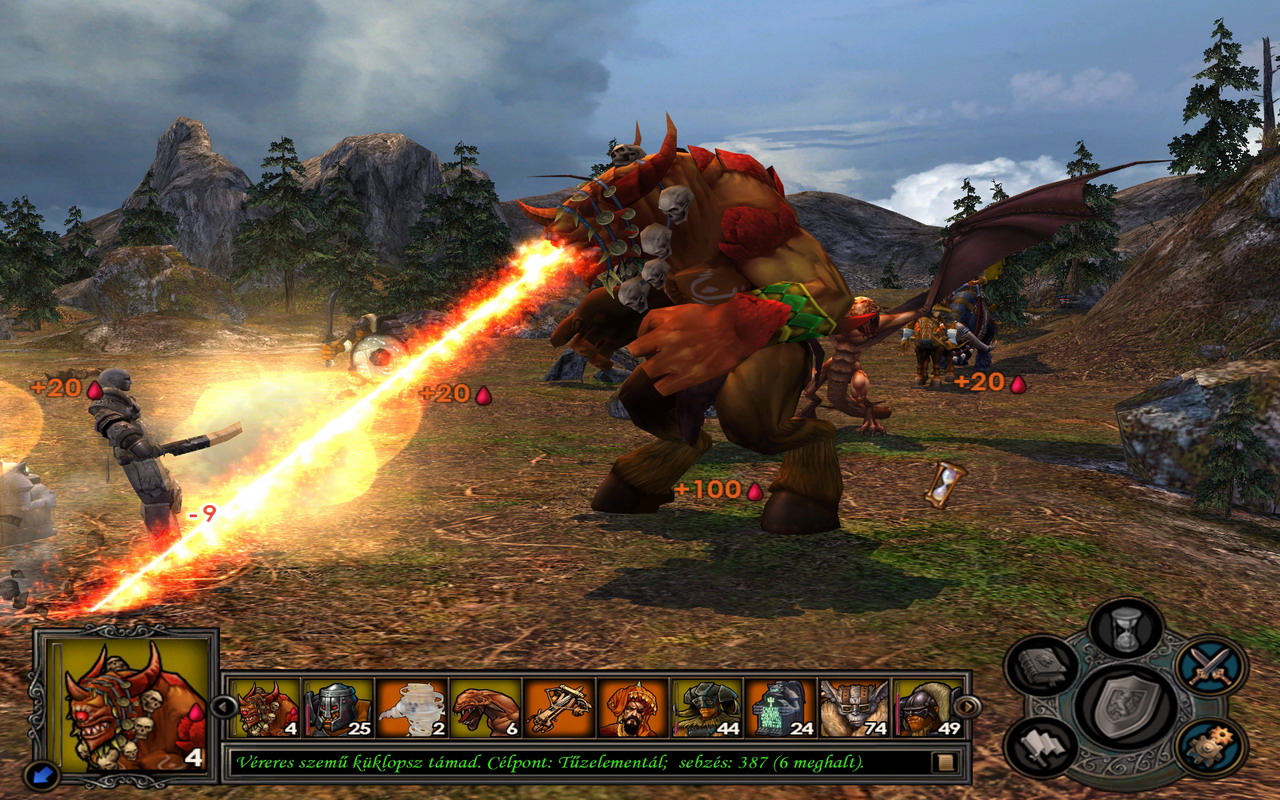
Task: Open combat options gear button
Action: pos(1211,746)
